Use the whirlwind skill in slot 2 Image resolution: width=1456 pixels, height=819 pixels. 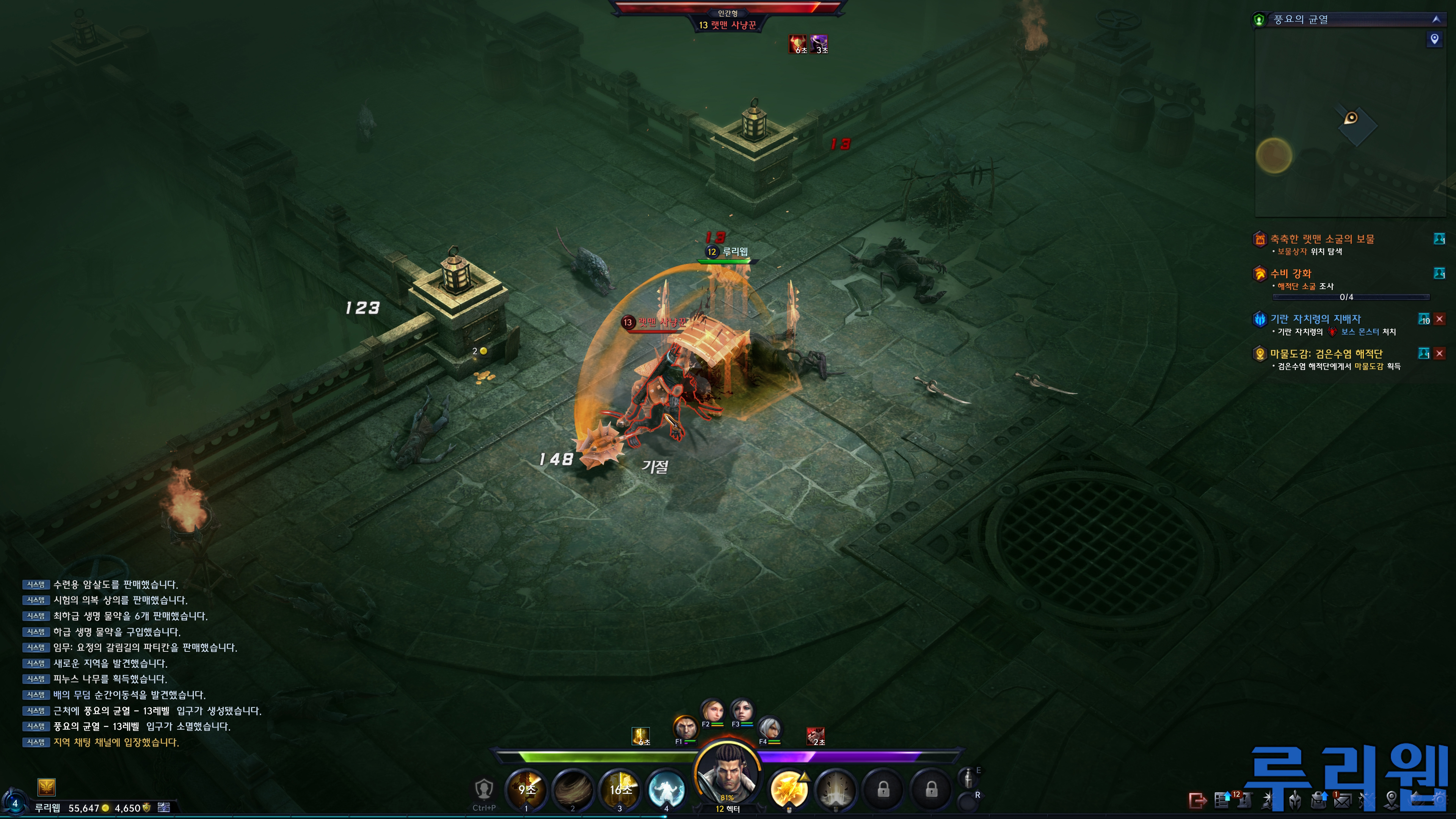tap(573, 789)
